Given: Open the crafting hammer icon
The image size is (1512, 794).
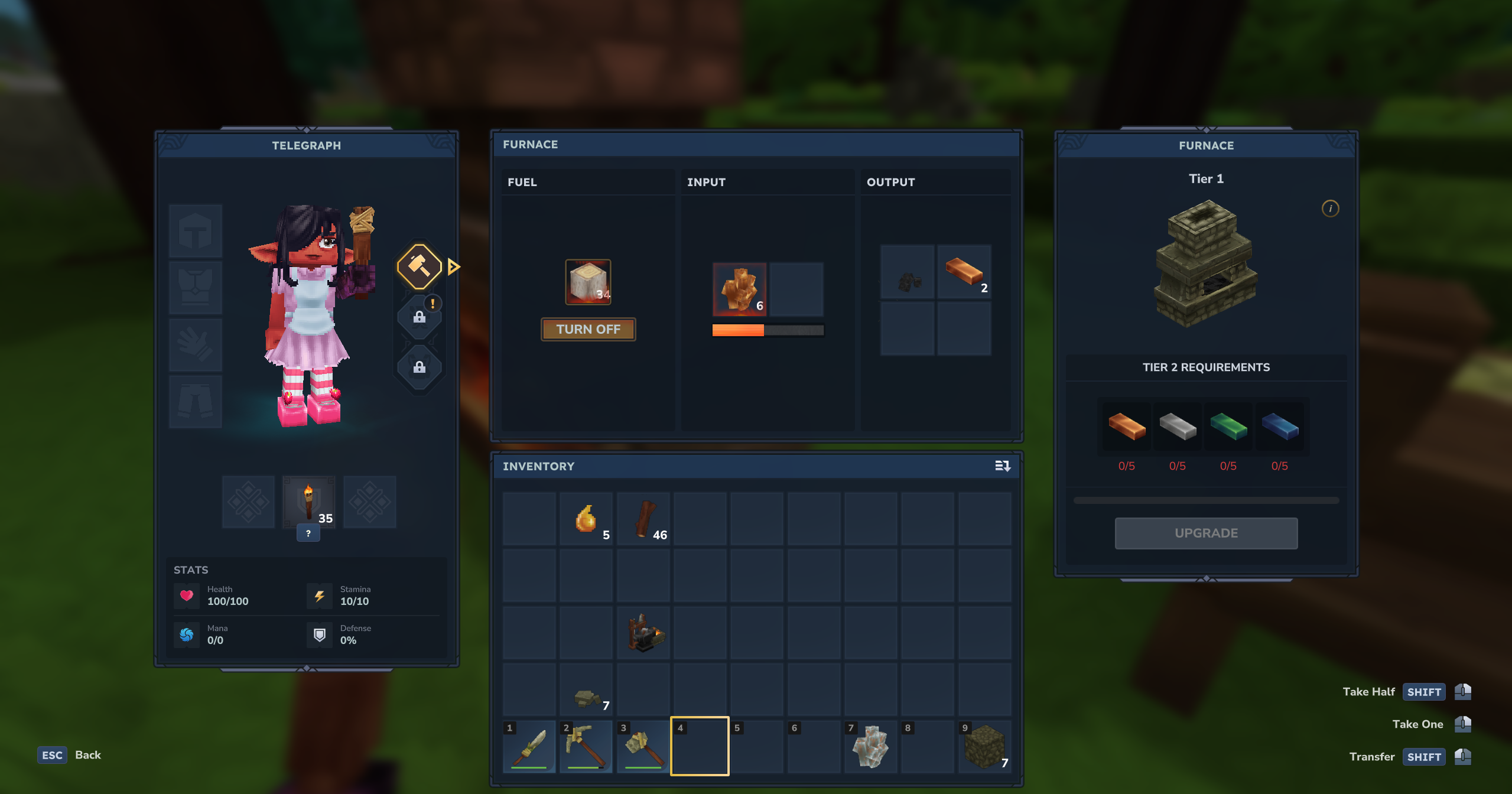Looking at the screenshot, I should [x=420, y=266].
